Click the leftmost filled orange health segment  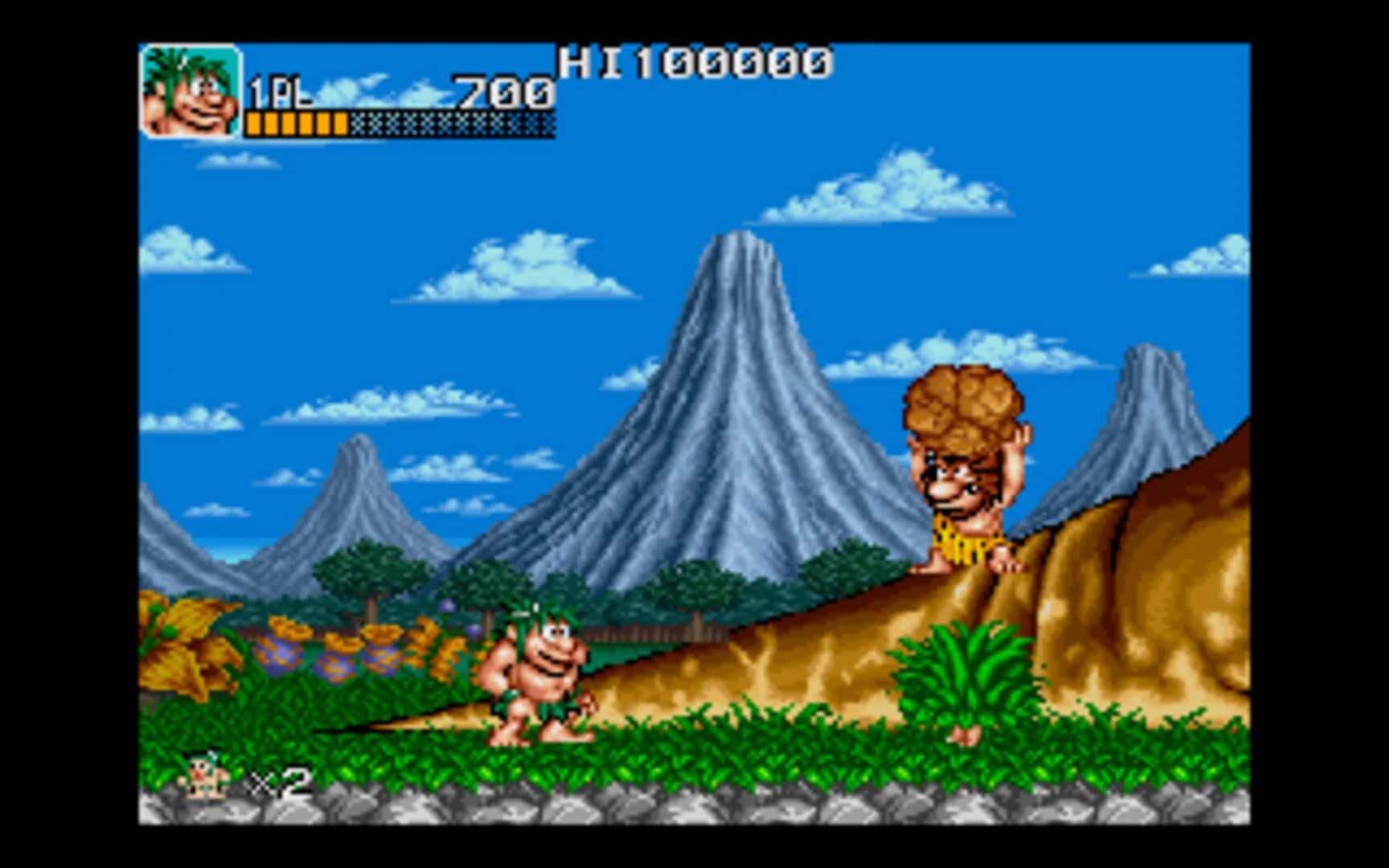pos(253,124)
